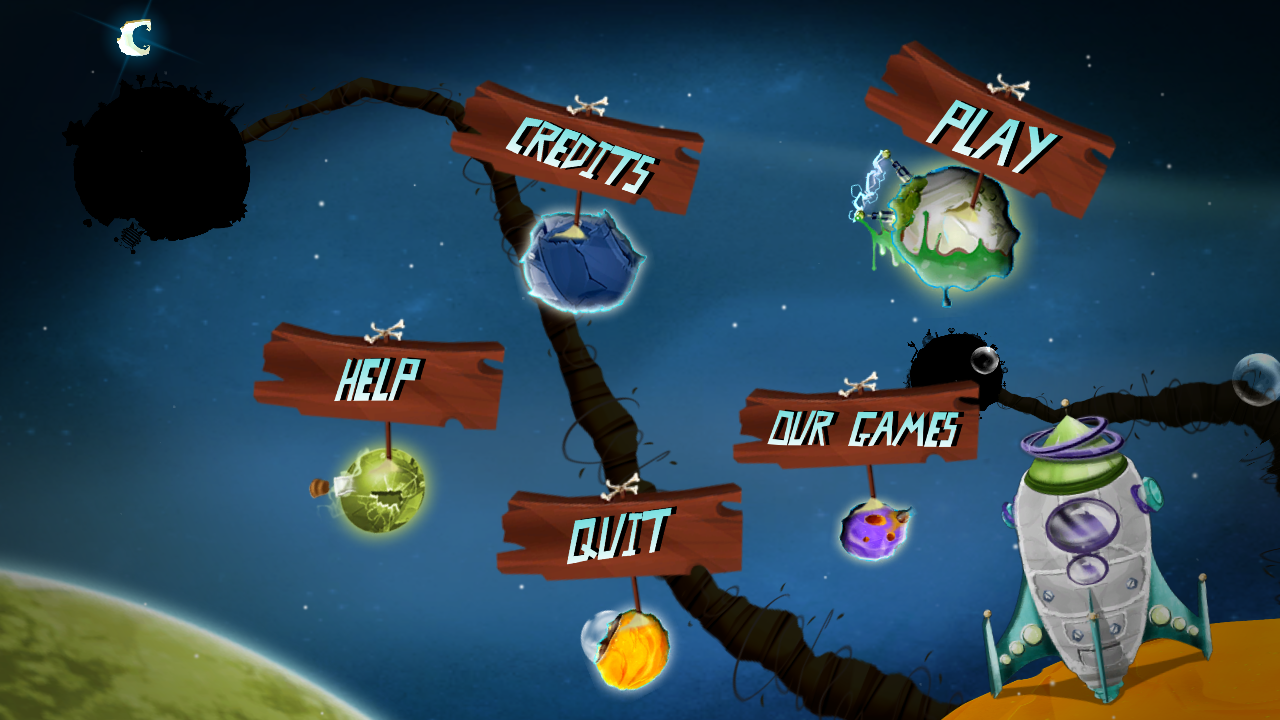Click the purple planet under Our Games
This screenshot has width=1280, height=720.
pyautogui.click(x=874, y=529)
